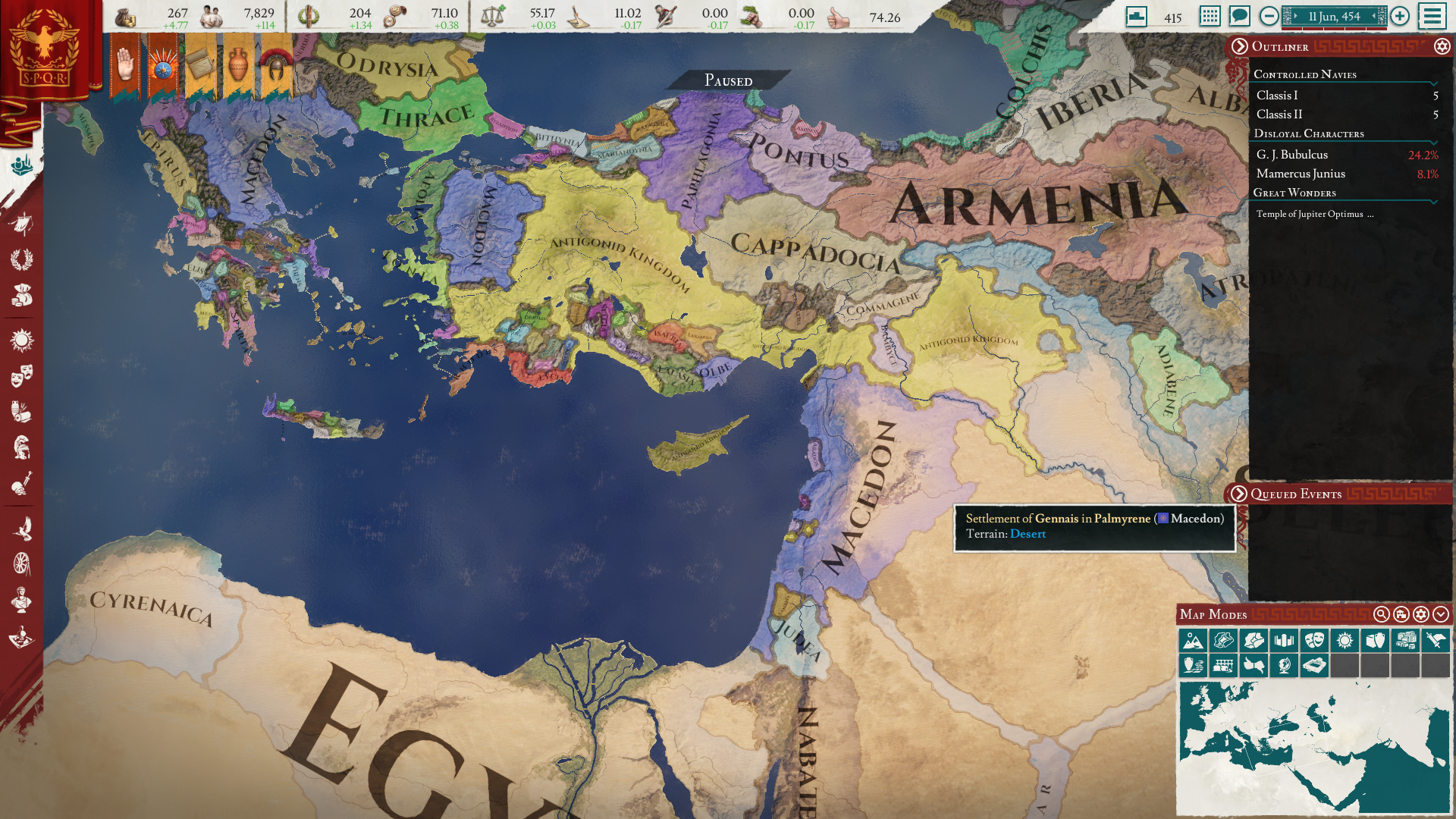Open the culture map mode with theater masks
Image resolution: width=1456 pixels, height=819 pixels.
[1315, 641]
